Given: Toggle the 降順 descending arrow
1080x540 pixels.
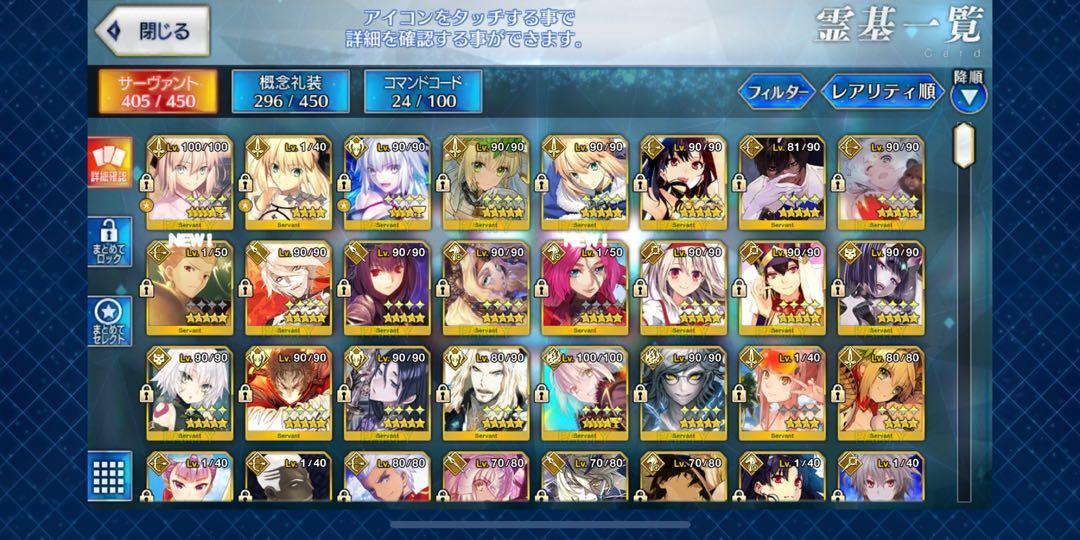Looking at the screenshot, I should pos(968,96).
